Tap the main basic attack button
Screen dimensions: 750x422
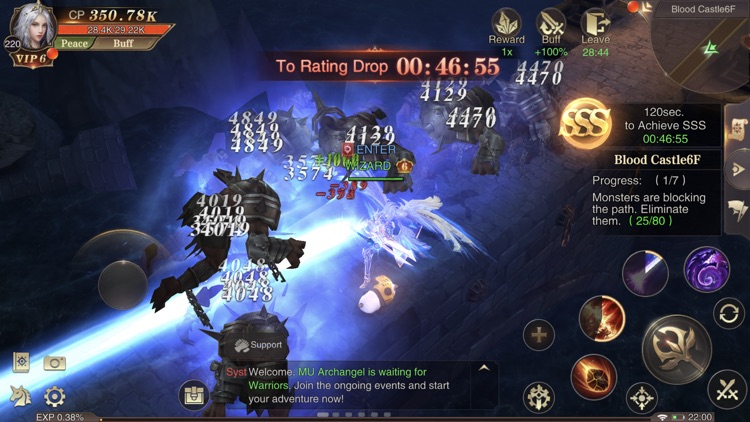coord(676,349)
